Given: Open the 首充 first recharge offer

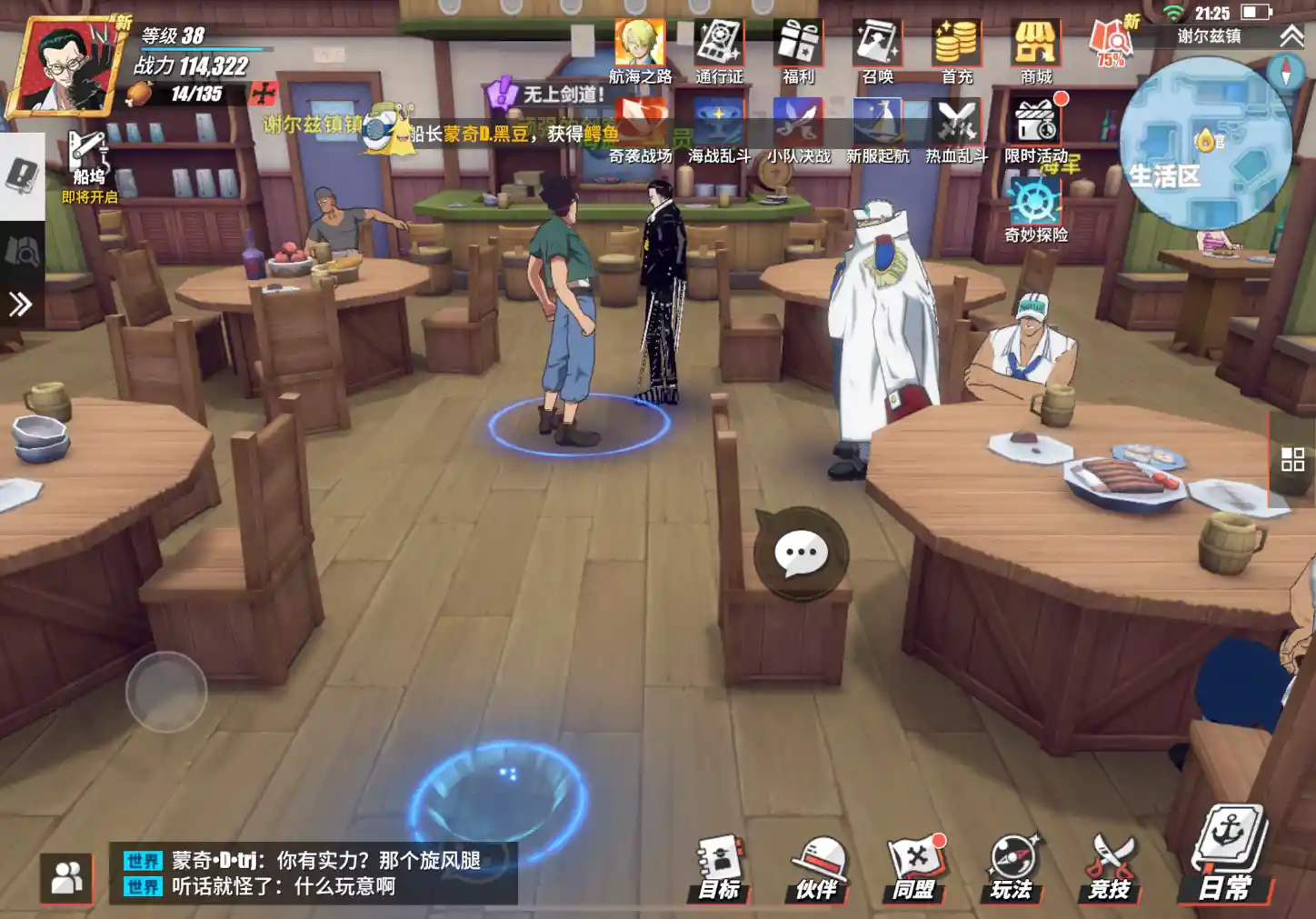Looking at the screenshot, I should [x=956, y=51].
